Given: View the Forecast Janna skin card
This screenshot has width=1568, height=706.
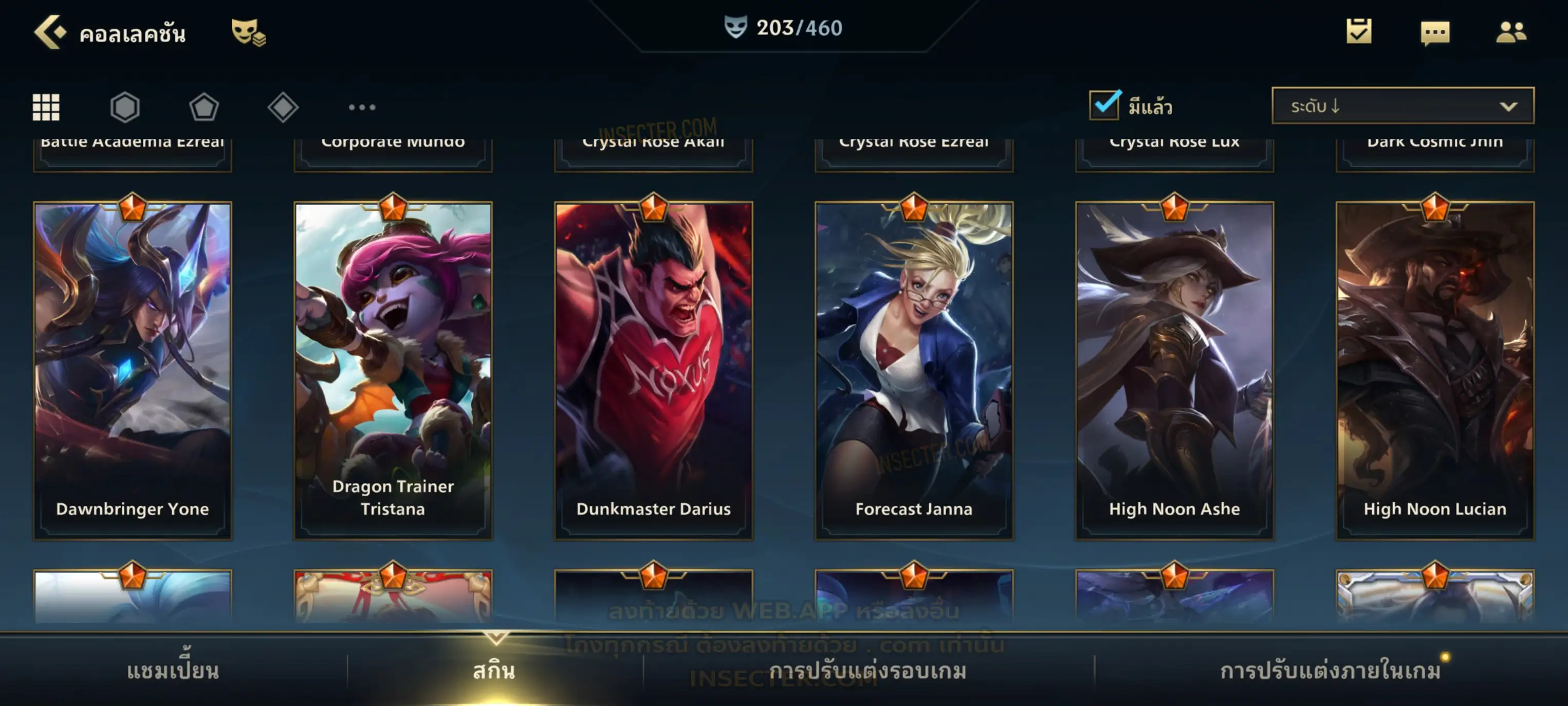Looking at the screenshot, I should click(x=914, y=370).
